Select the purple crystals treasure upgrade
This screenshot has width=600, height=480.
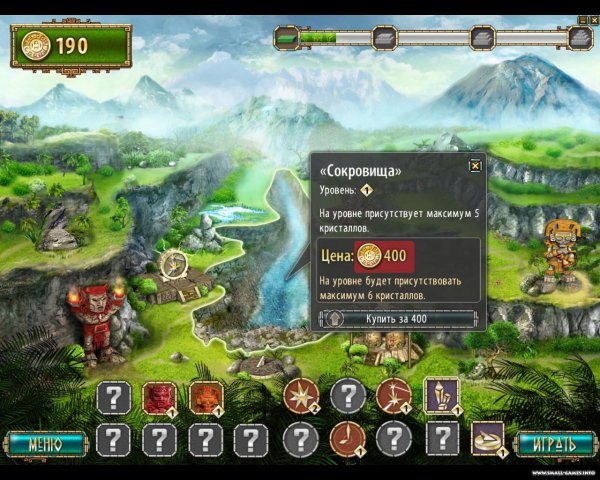point(440,395)
